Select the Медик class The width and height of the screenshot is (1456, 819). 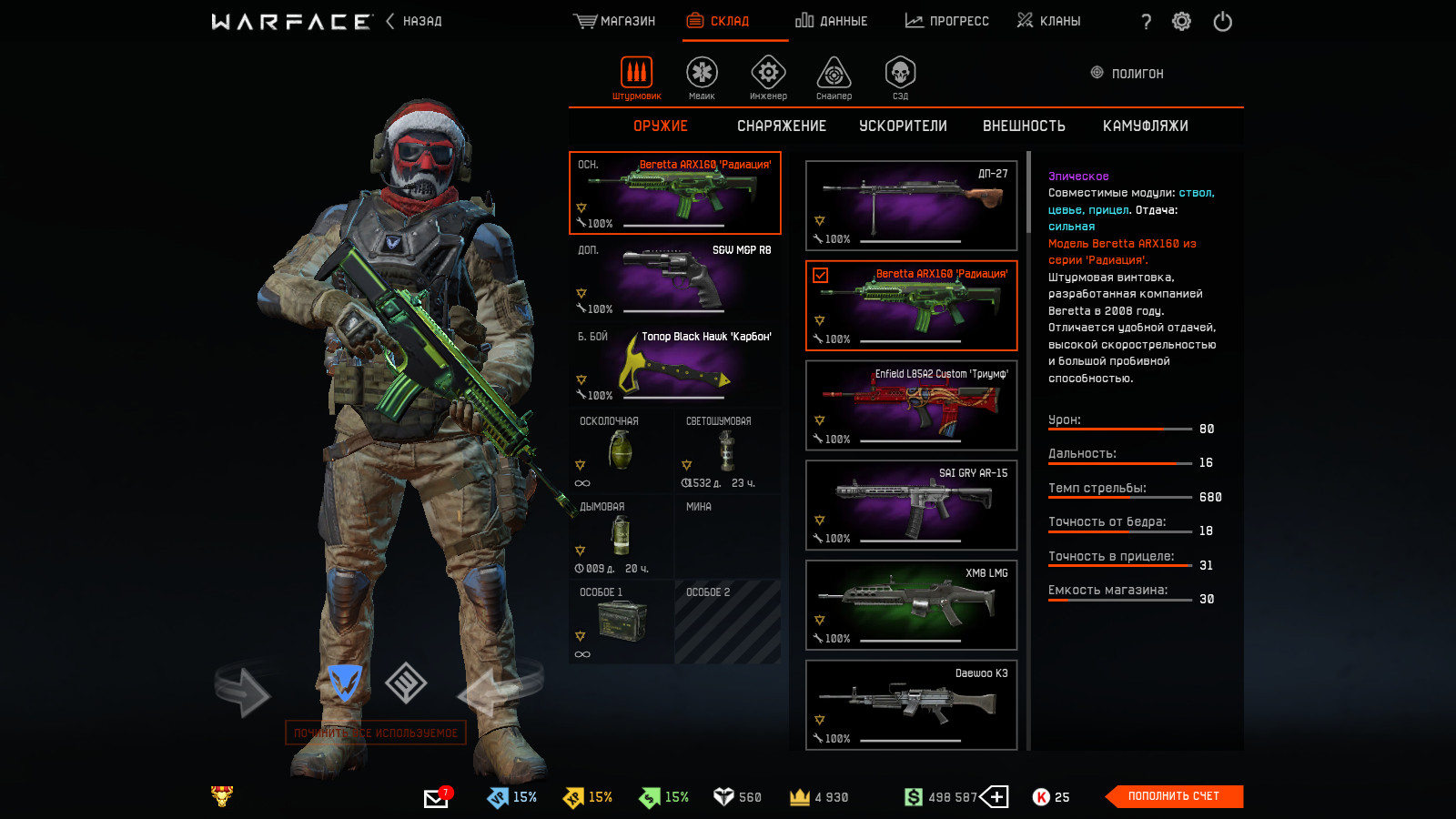pos(702,76)
